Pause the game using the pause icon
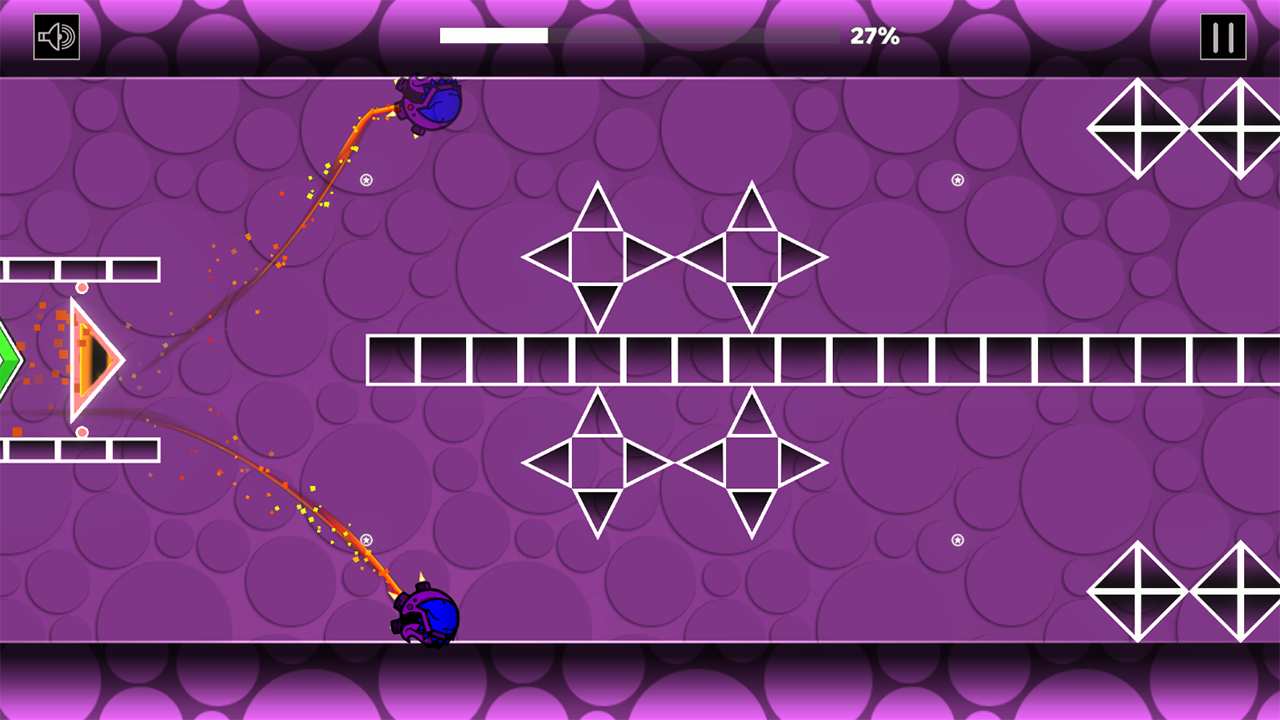The image size is (1280, 720). coord(1222,37)
